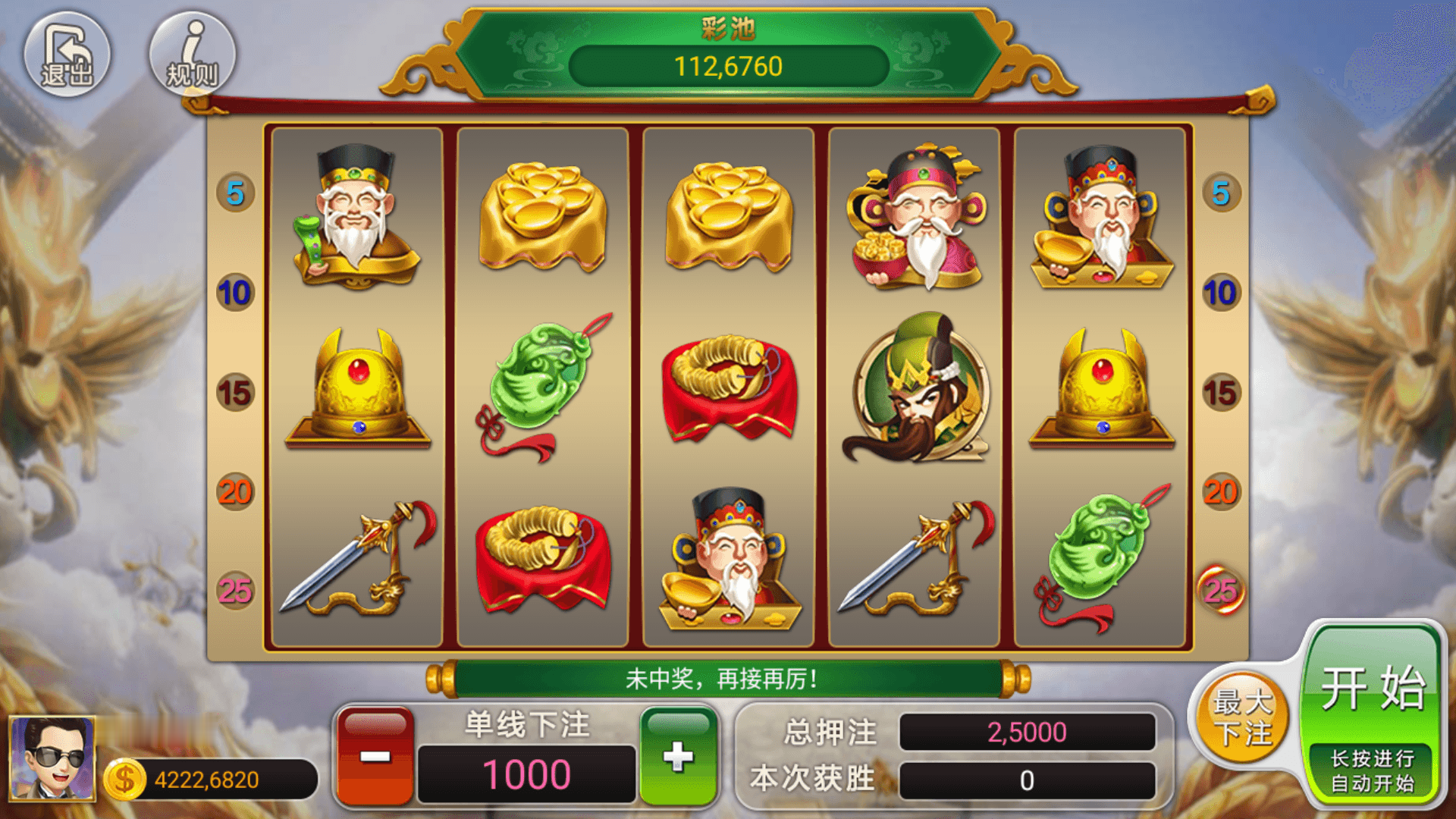Open the player avatar profile
The height and width of the screenshot is (819, 1456).
tap(52, 758)
